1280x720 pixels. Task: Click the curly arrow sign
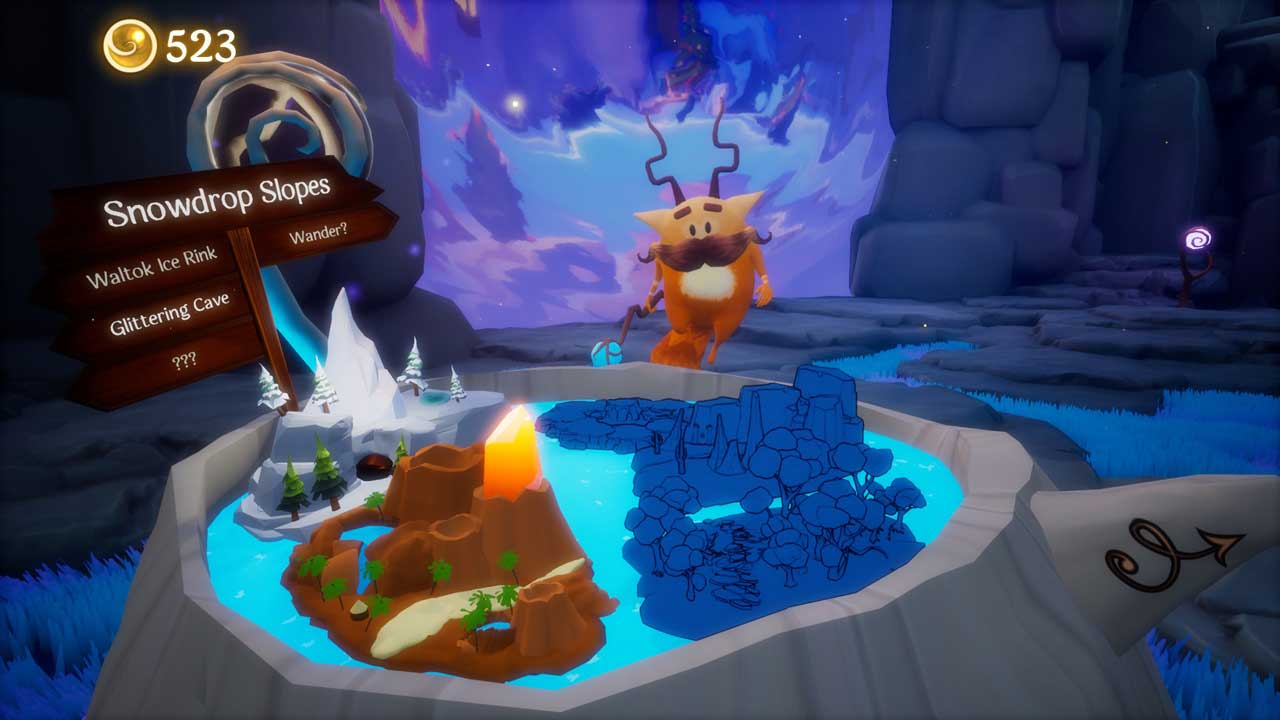tap(1170, 553)
